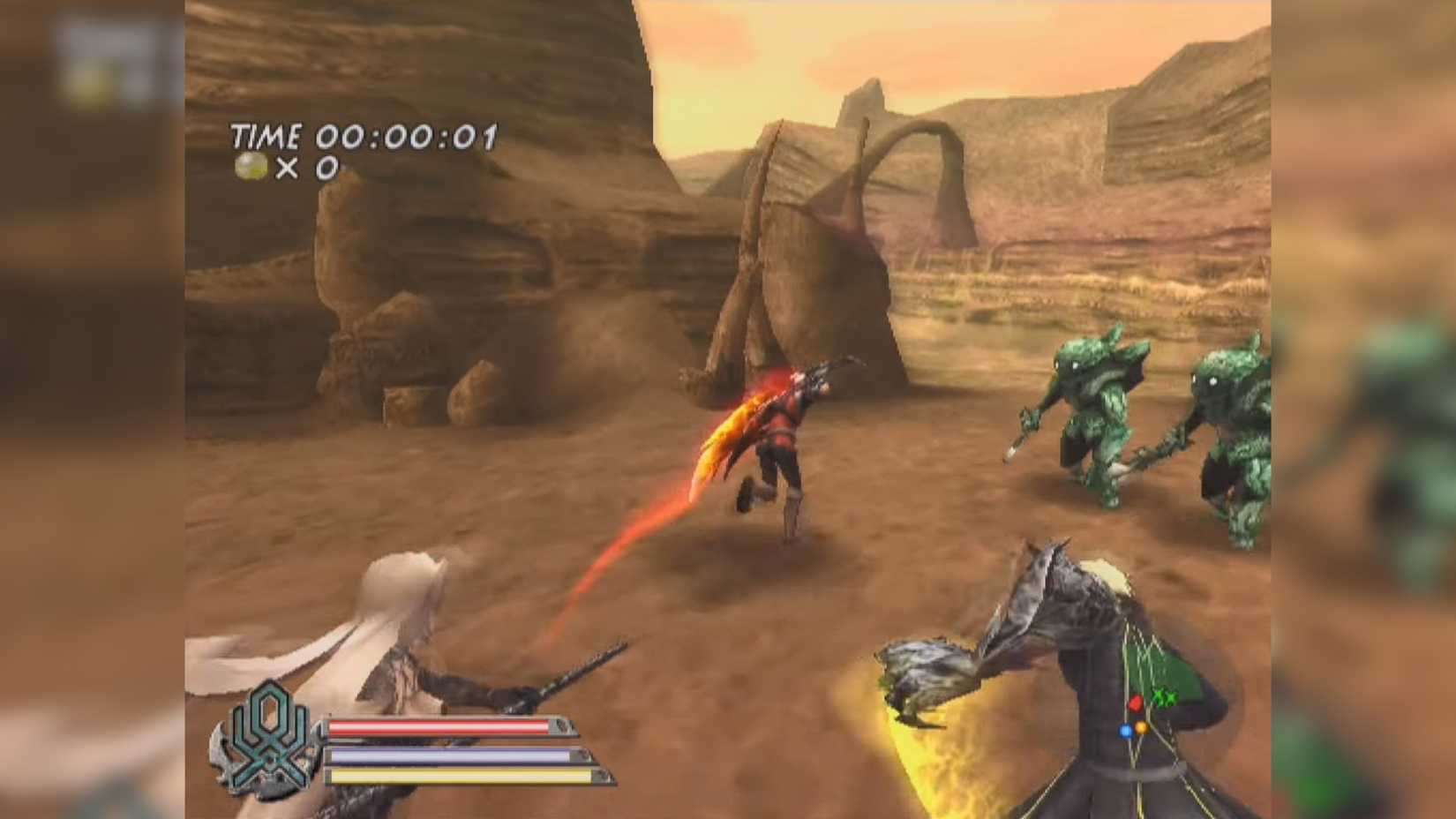This screenshot has height=819, width=1456.
Task: Click the orange orb button prompt icon
Action: [1142, 729]
